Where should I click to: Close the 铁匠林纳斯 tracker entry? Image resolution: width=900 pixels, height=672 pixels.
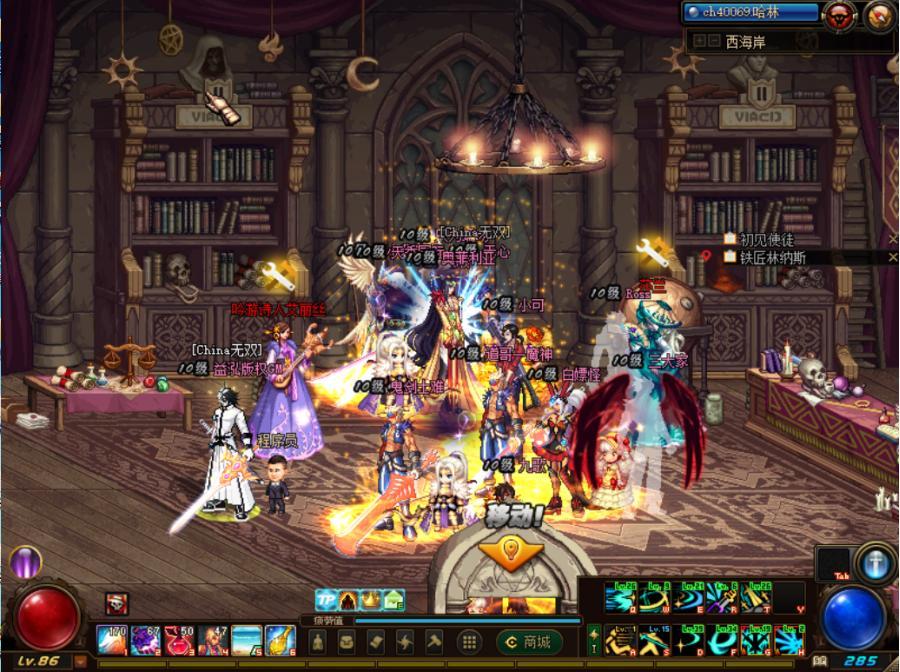(x=892, y=257)
